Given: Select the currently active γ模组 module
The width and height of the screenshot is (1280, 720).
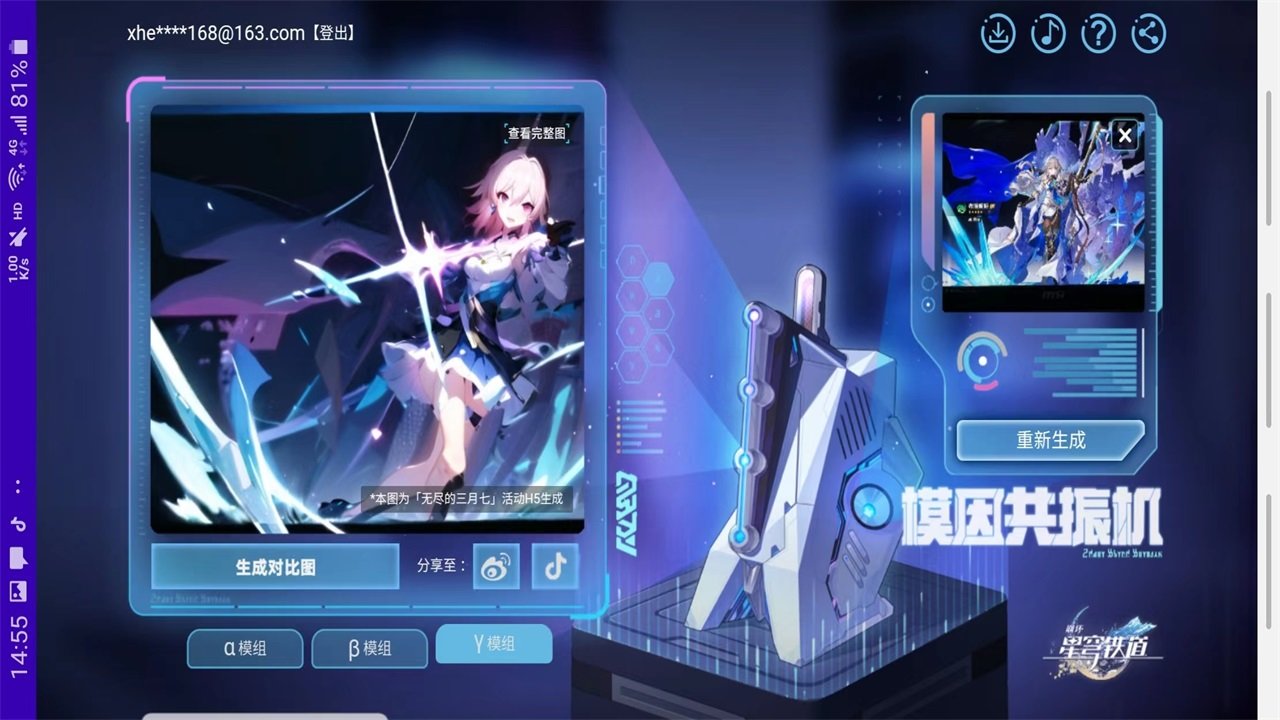Looking at the screenshot, I should [494, 645].
